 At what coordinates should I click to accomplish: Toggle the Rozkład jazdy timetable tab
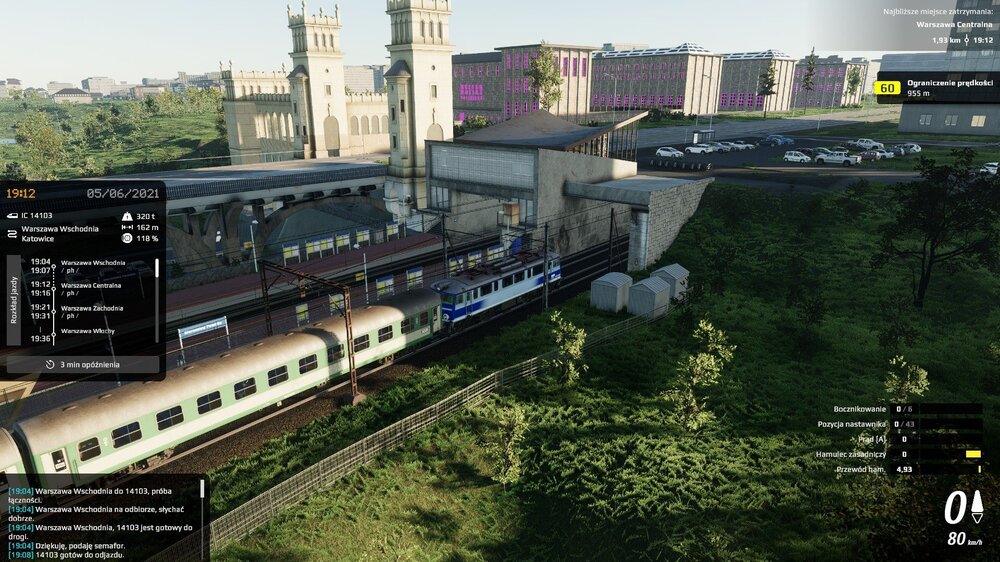pyautogui.click(x=14, y=300)
